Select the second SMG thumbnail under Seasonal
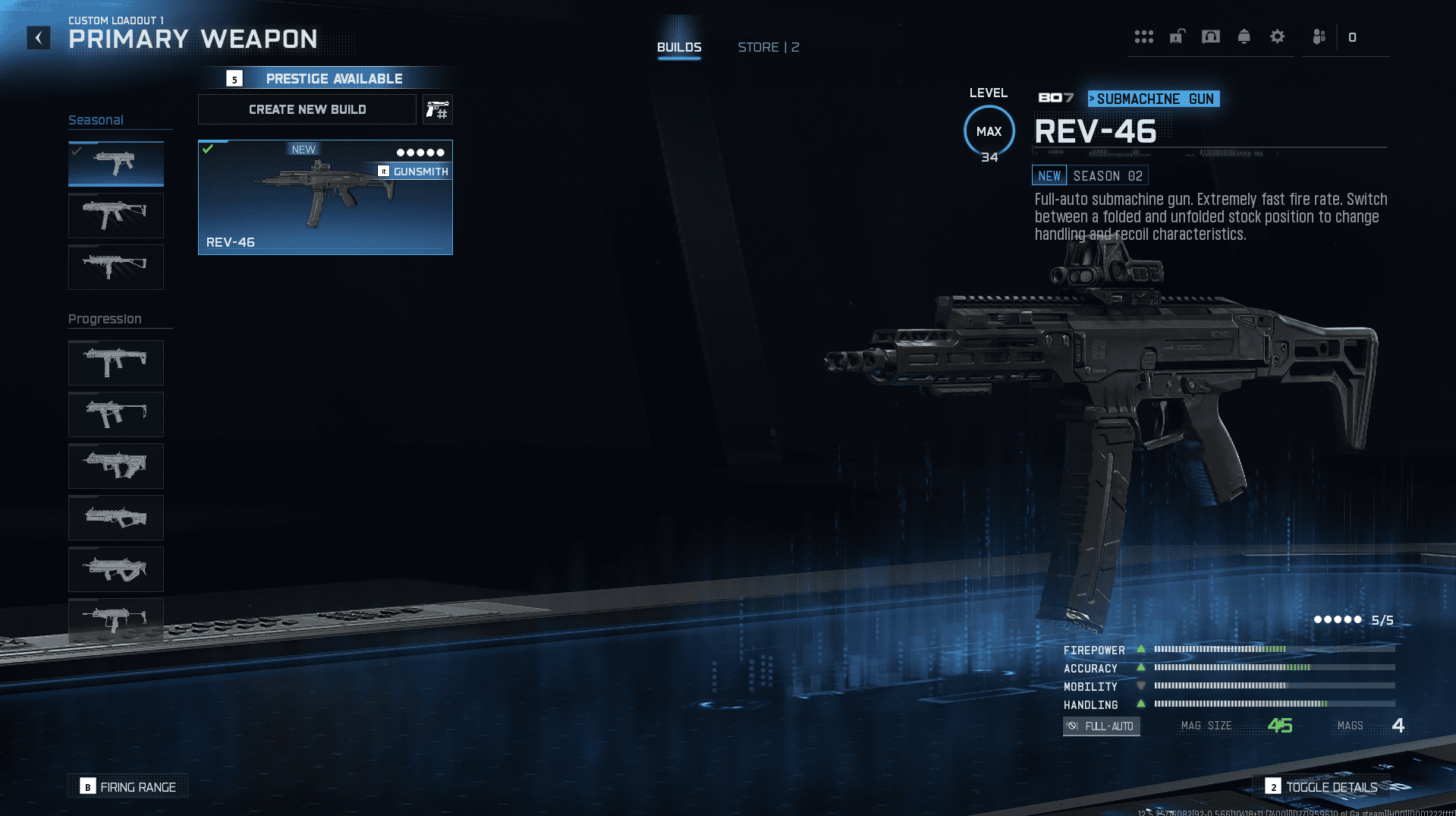This screenshot has height=816, width=1456. click(115, 216)
